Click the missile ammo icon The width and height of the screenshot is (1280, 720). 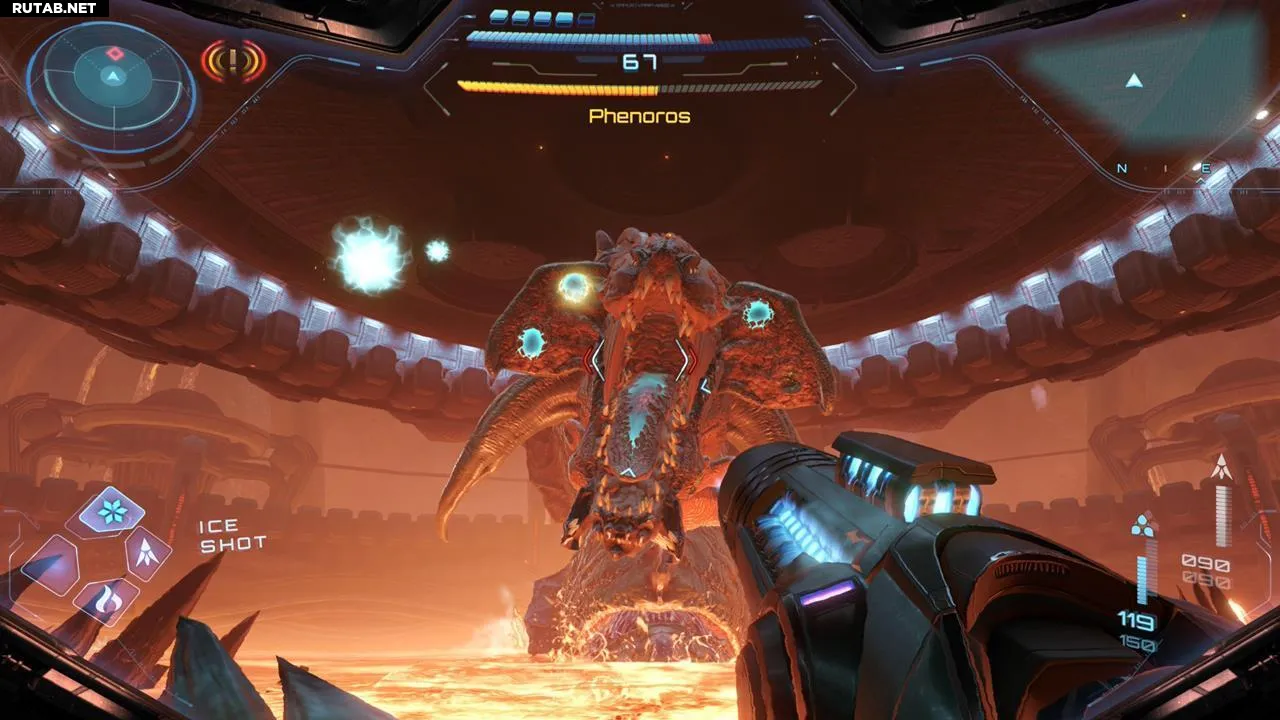pyautogui.click(x=1221, y=467)
